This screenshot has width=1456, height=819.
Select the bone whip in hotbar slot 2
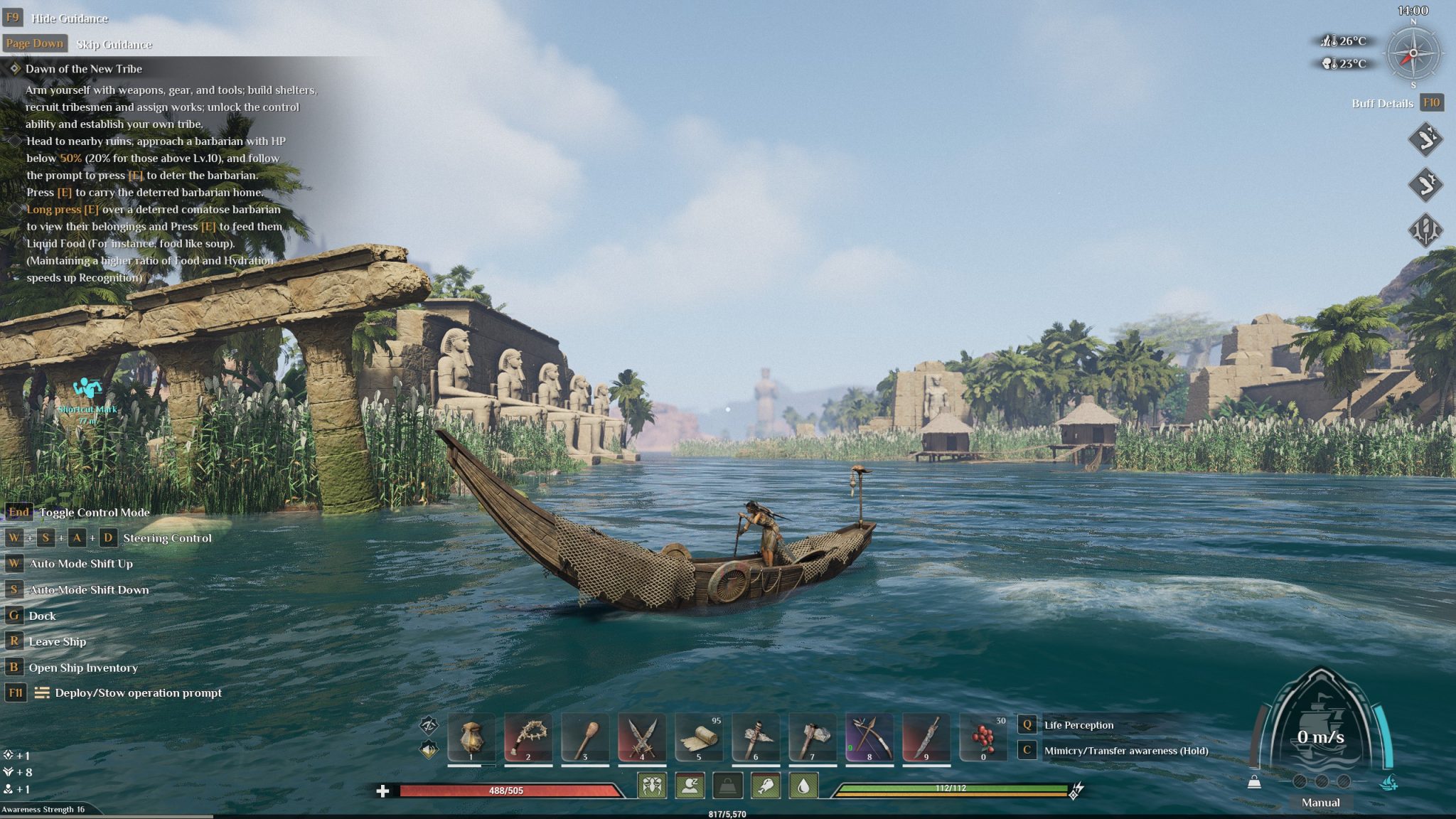pos(528,737)
